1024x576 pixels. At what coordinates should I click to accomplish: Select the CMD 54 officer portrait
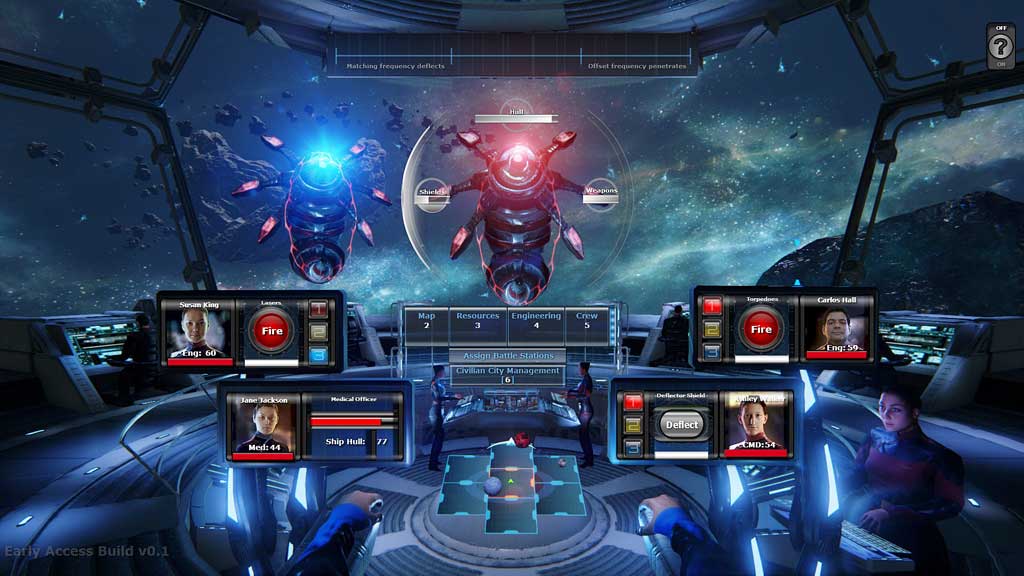756,424
